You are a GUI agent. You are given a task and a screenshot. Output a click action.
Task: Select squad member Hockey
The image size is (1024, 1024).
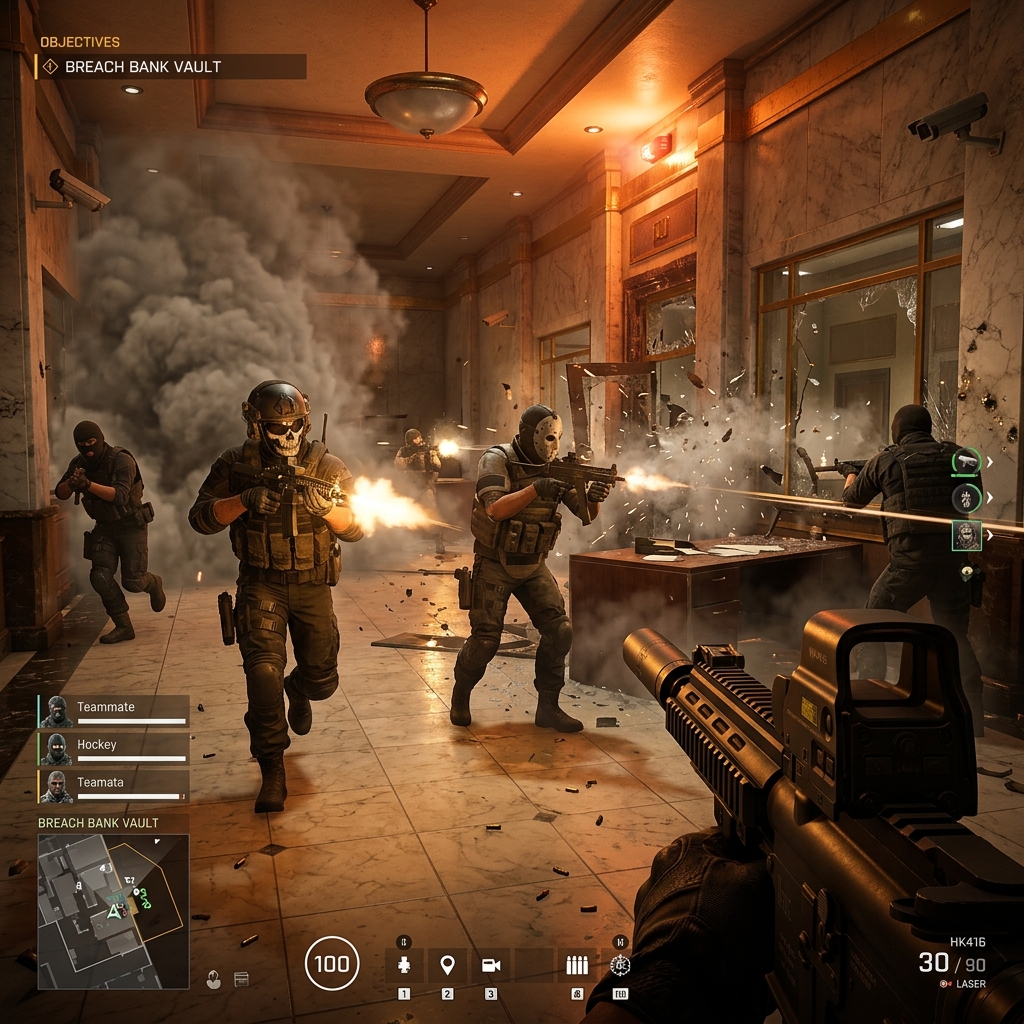point(114,749)
